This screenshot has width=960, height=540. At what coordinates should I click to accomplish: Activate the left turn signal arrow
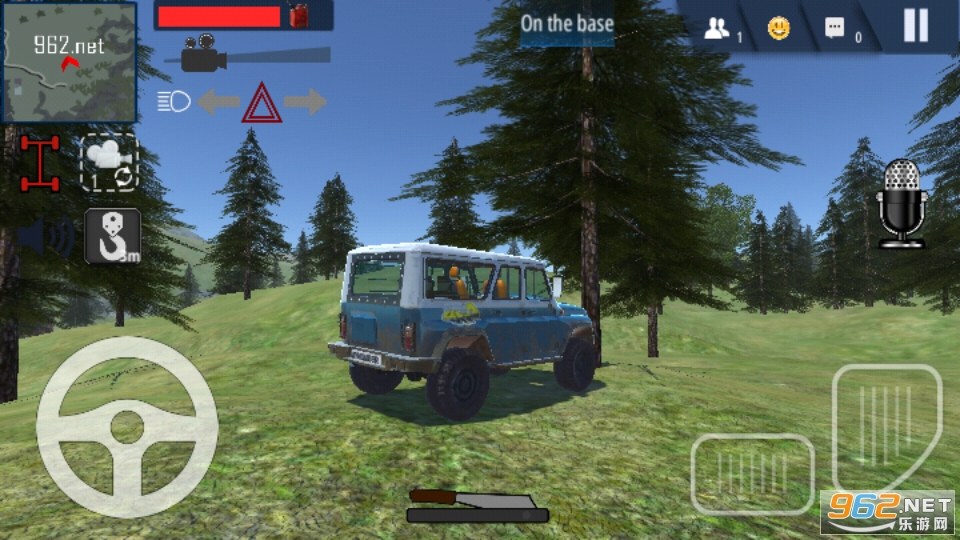[x=217, y=101]
